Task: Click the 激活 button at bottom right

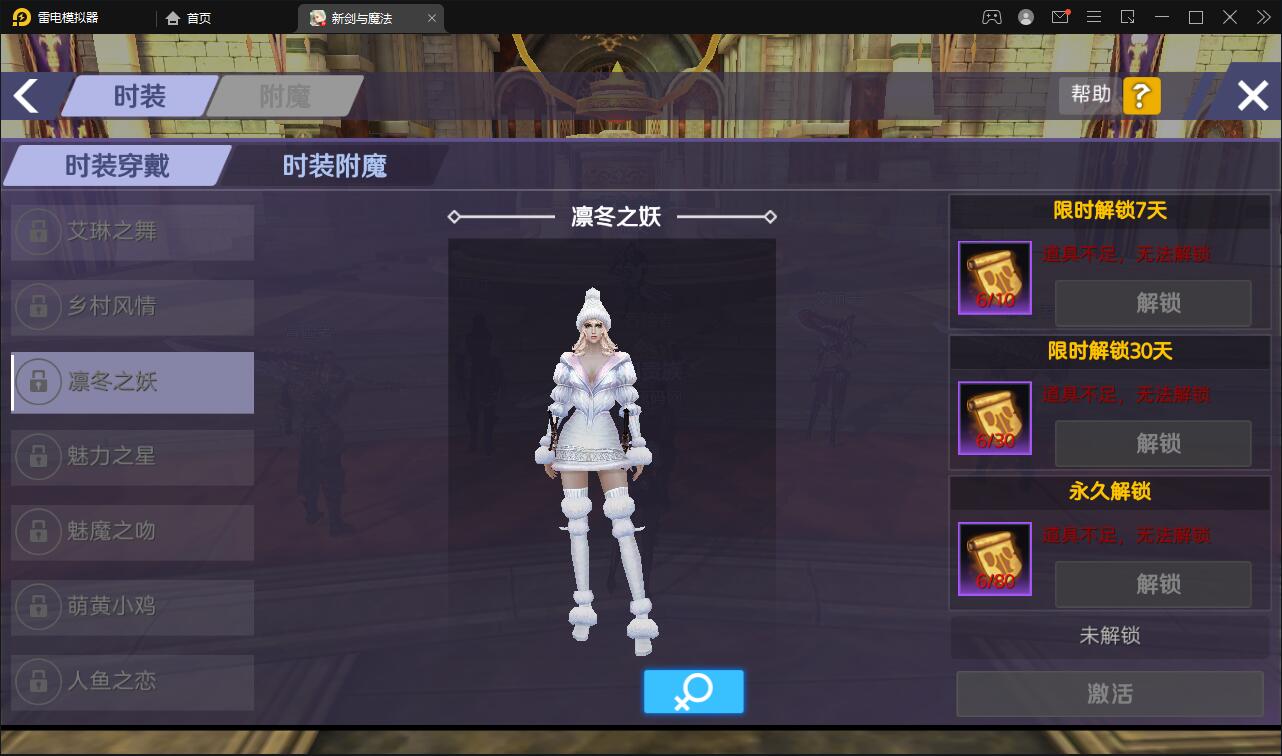Action: (x=1109, y=693)
